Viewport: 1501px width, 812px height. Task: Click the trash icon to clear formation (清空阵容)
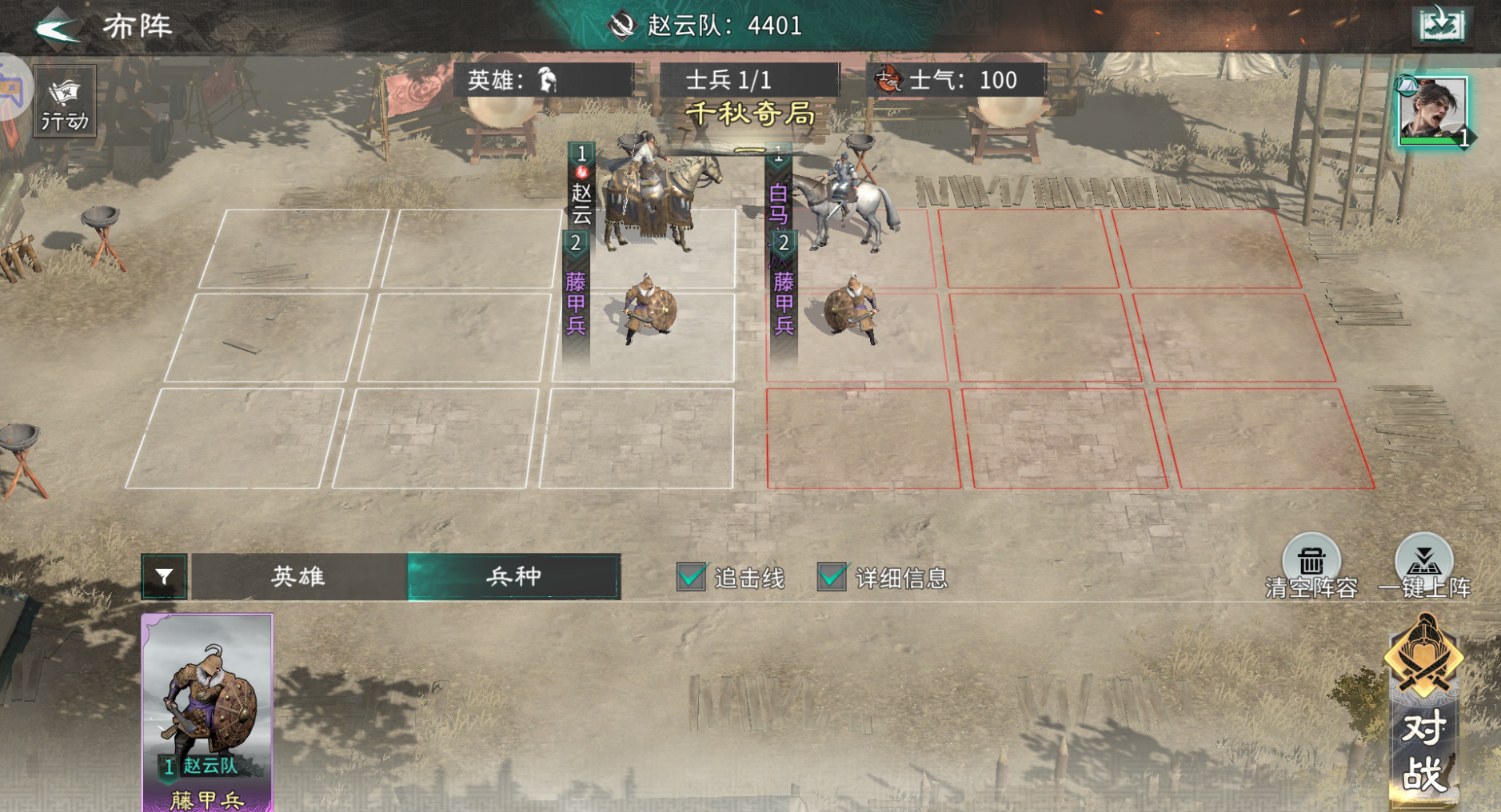(x=1311, y=557)
